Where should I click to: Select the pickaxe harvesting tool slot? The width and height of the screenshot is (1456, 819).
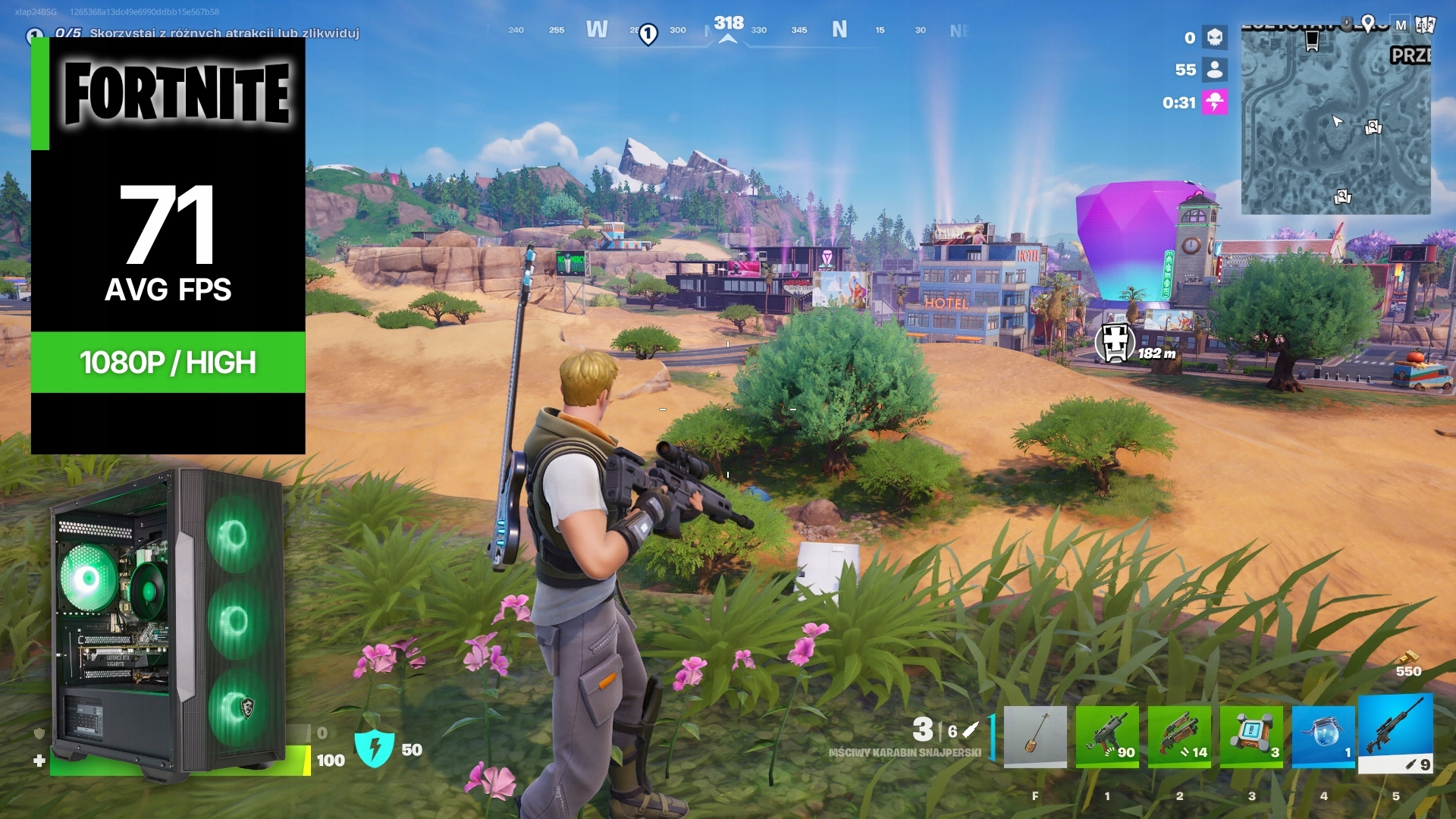(1035, 736)
